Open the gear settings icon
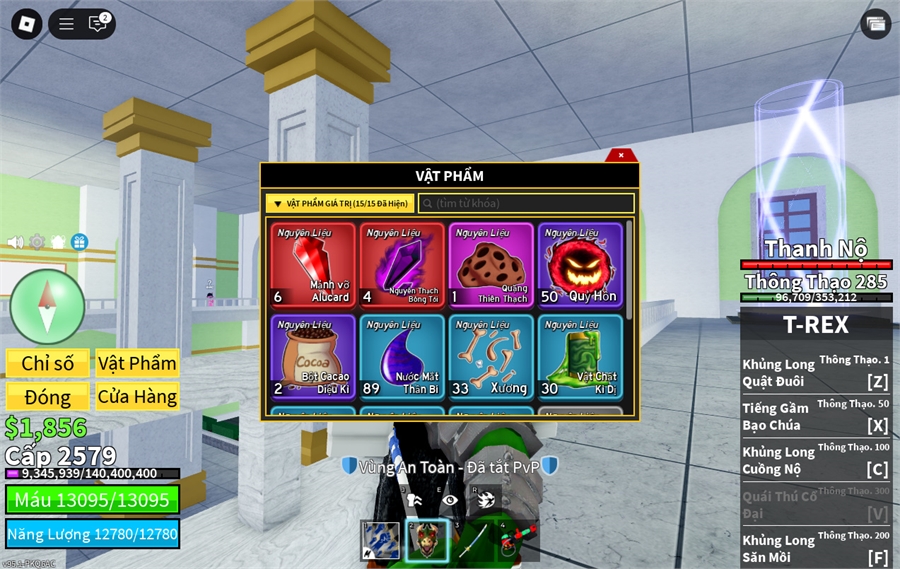The height and width of the screenshot is (569, 900). click(x=37, y=242)
